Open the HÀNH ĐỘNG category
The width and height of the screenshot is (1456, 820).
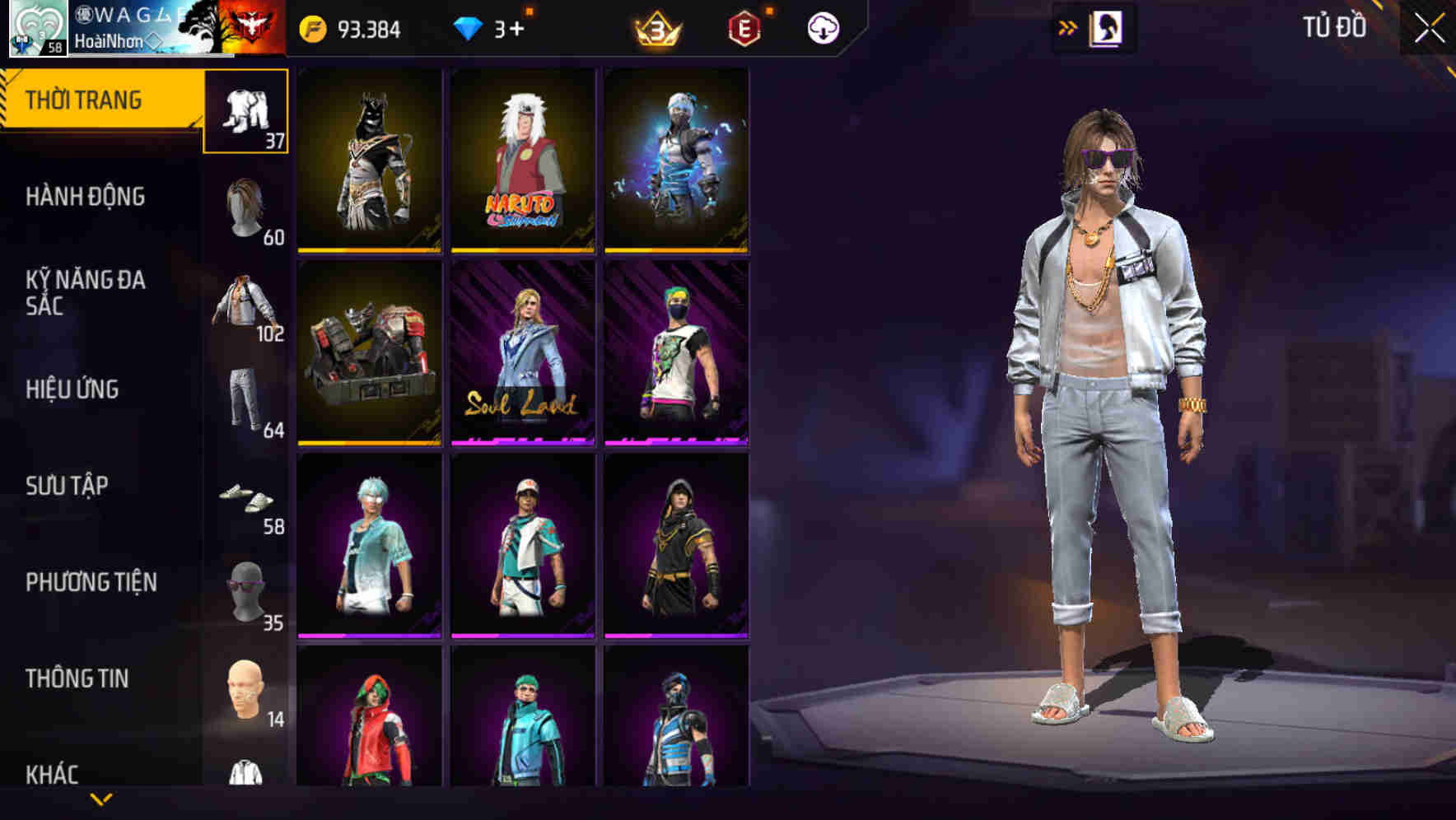click(x=86, y=197)
